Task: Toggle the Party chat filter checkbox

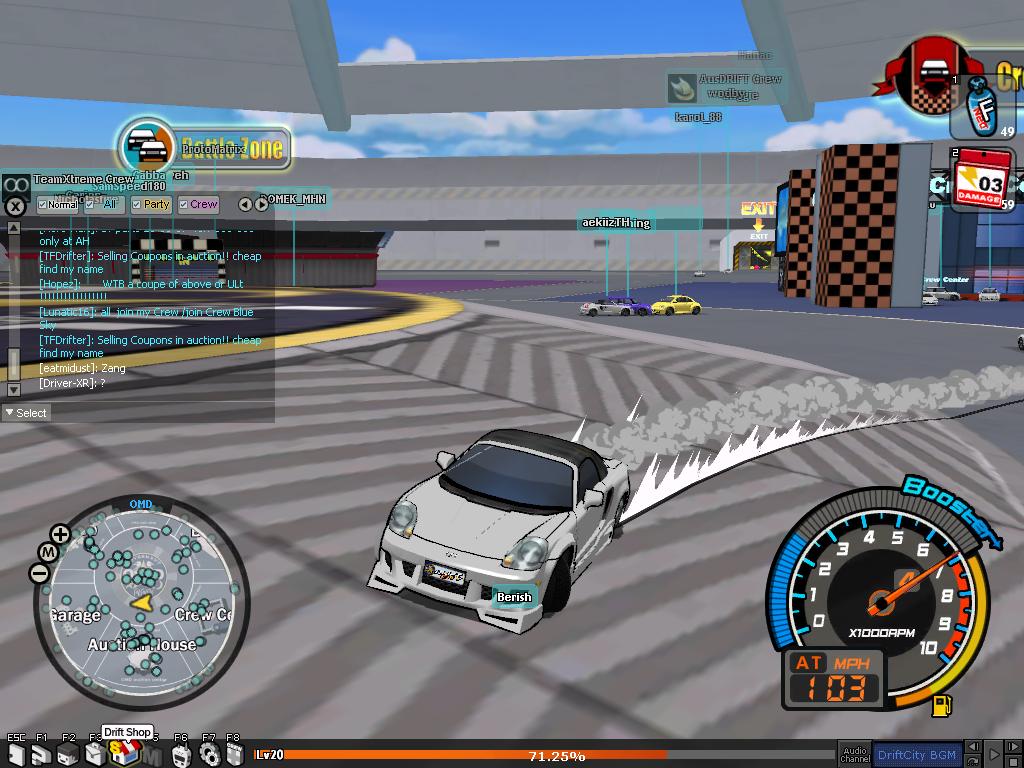Action: pos(137,205)
